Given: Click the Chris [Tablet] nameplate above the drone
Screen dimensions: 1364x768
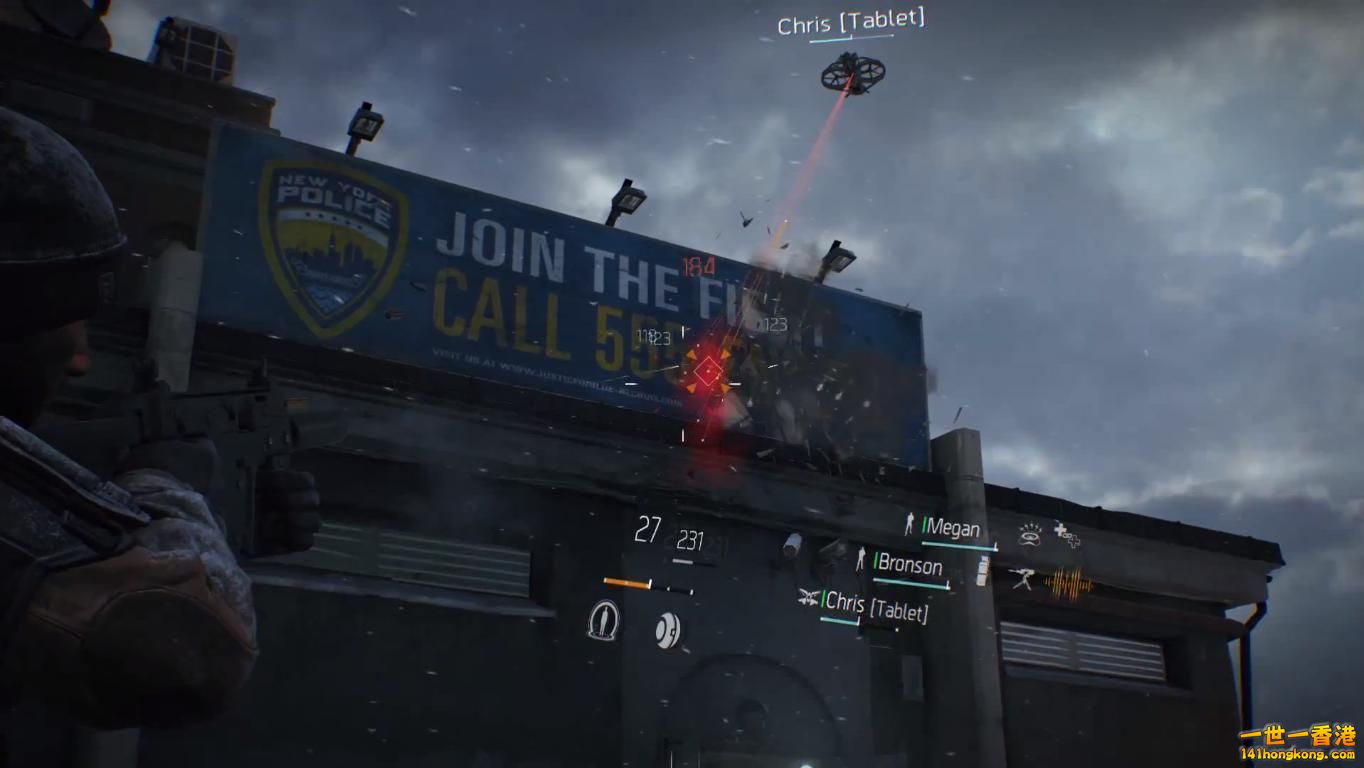Looking at the screenshot, I should pos(851,22).
